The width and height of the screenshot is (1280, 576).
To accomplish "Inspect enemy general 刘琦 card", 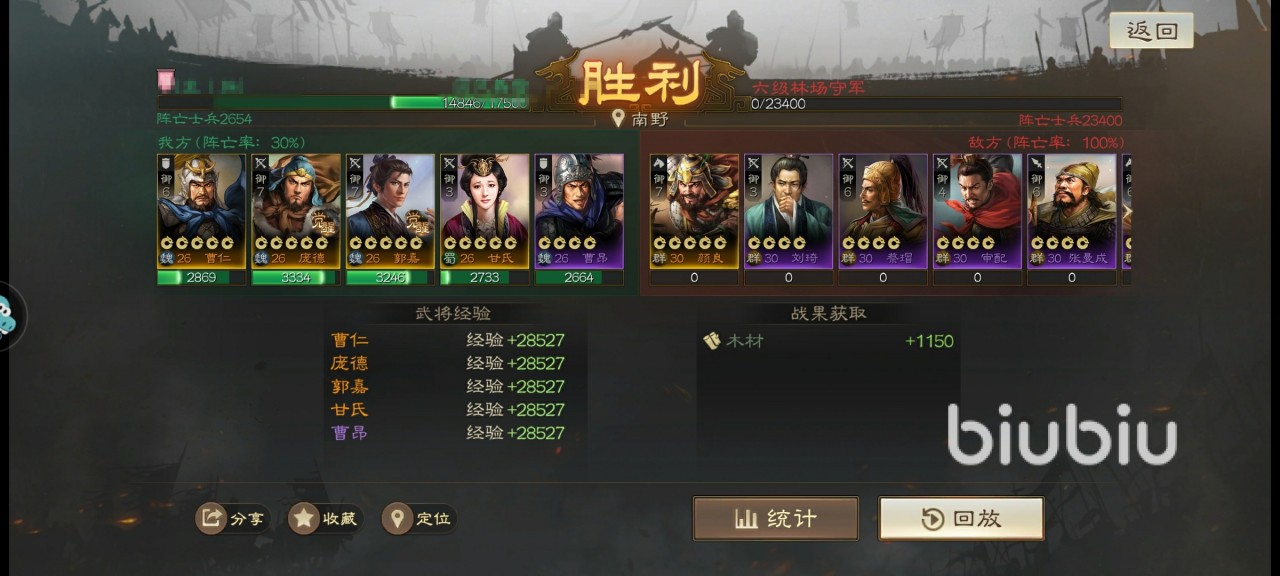I will tap(788, 211).
